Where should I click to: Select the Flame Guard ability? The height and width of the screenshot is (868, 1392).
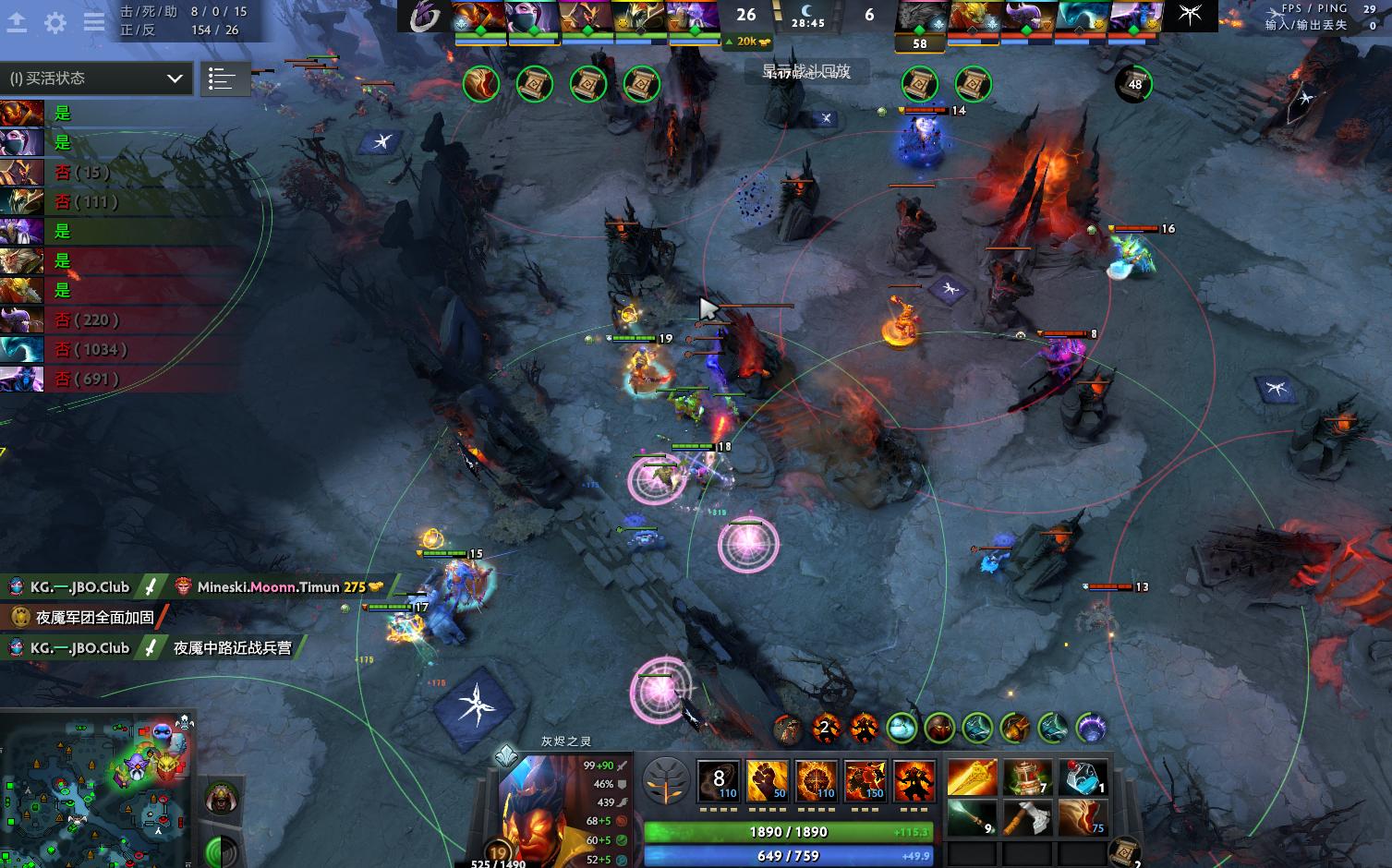(817, 780)
